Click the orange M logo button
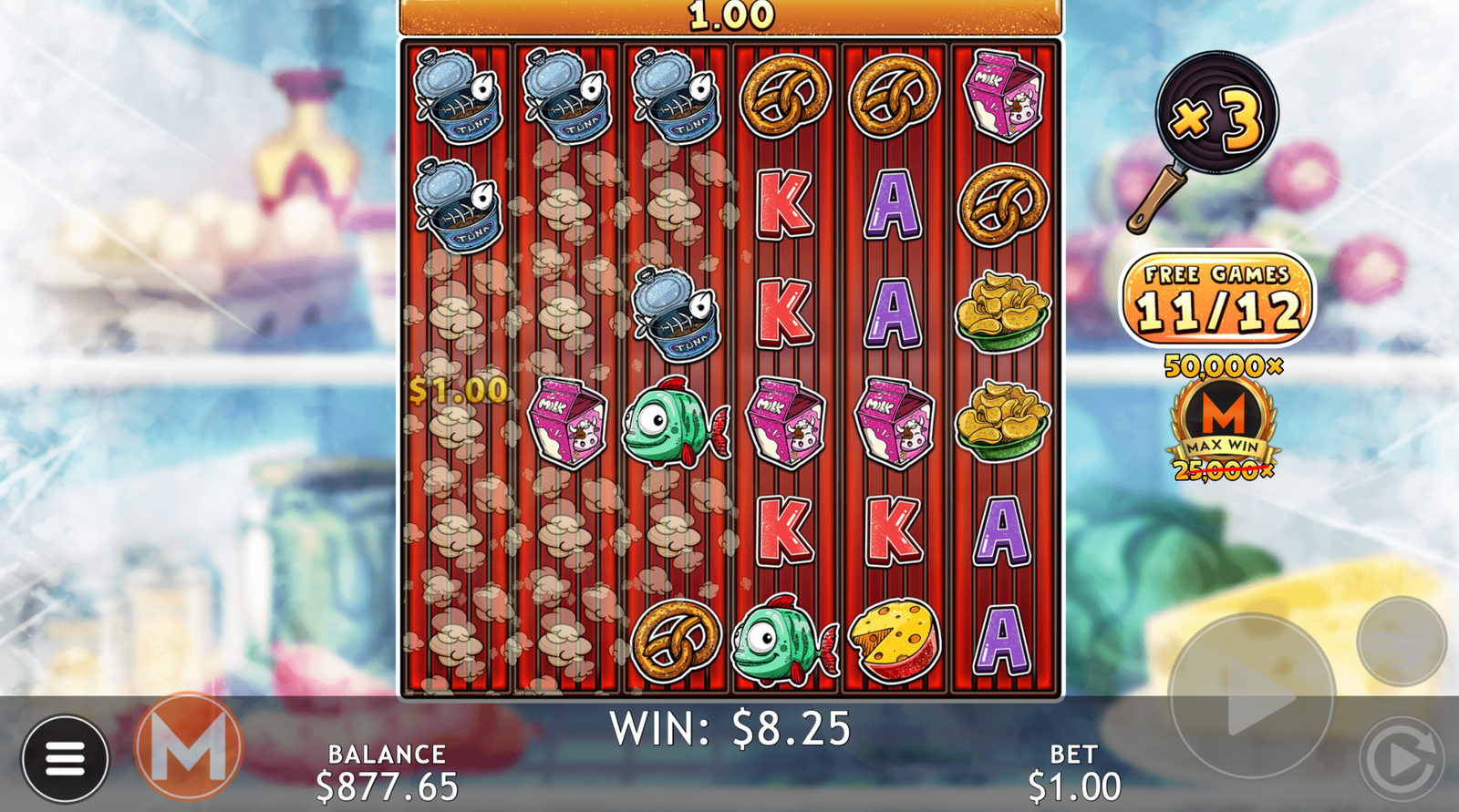Viewport: 1459px width, 812px height. coord(189,747)
